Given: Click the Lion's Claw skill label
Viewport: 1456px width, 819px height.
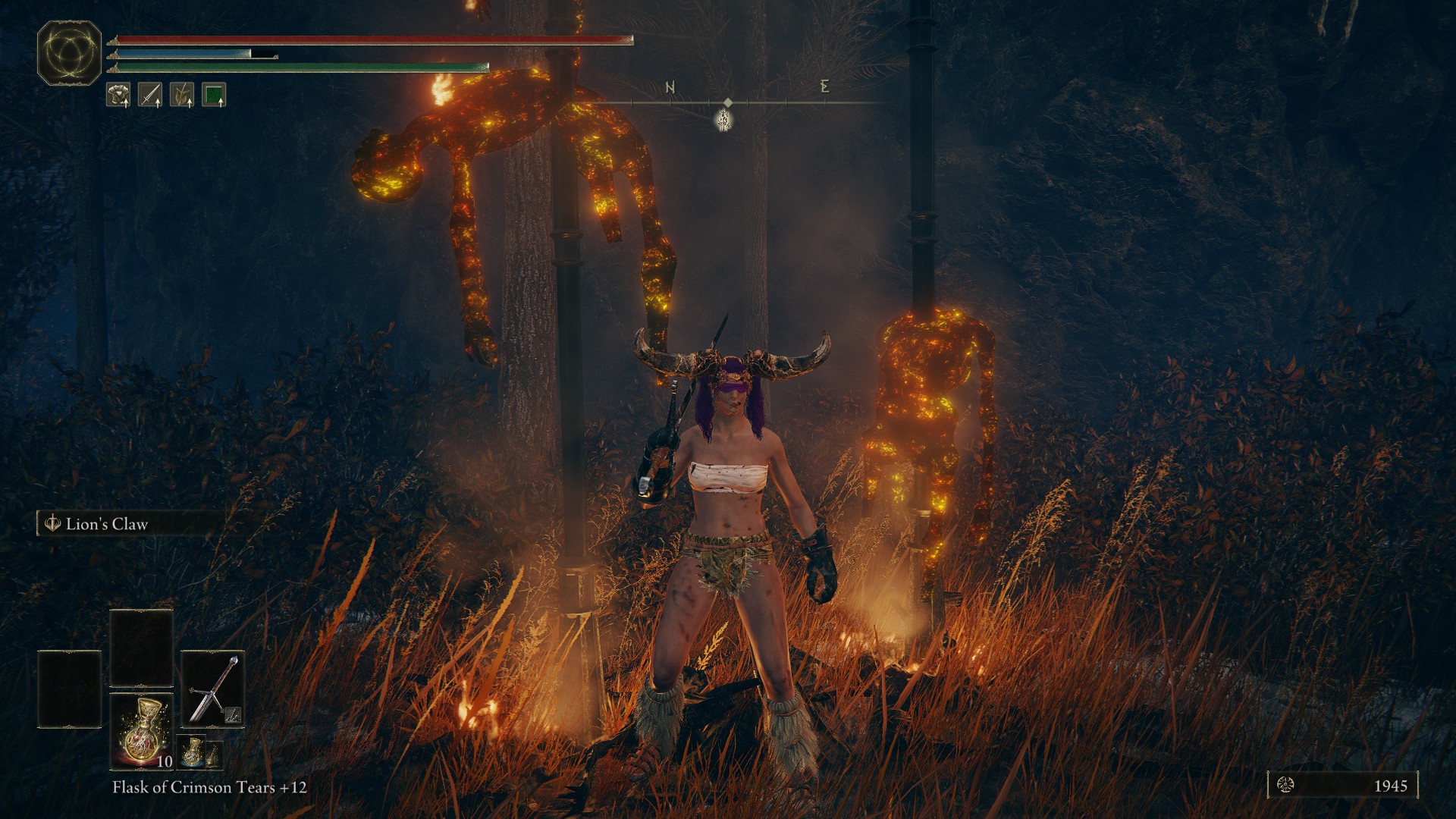Looking at the screenshot, I should [106, 524].
